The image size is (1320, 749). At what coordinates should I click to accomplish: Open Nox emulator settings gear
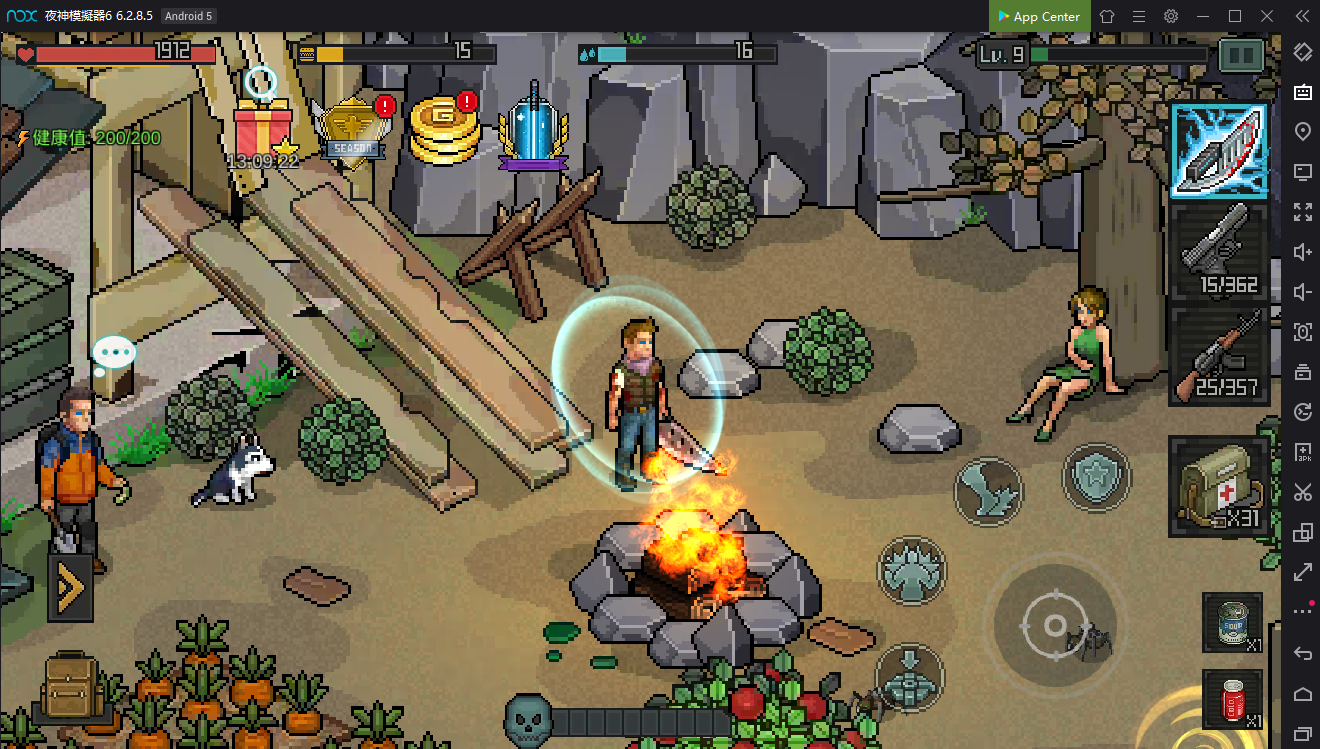click(x=1171, y=16)
